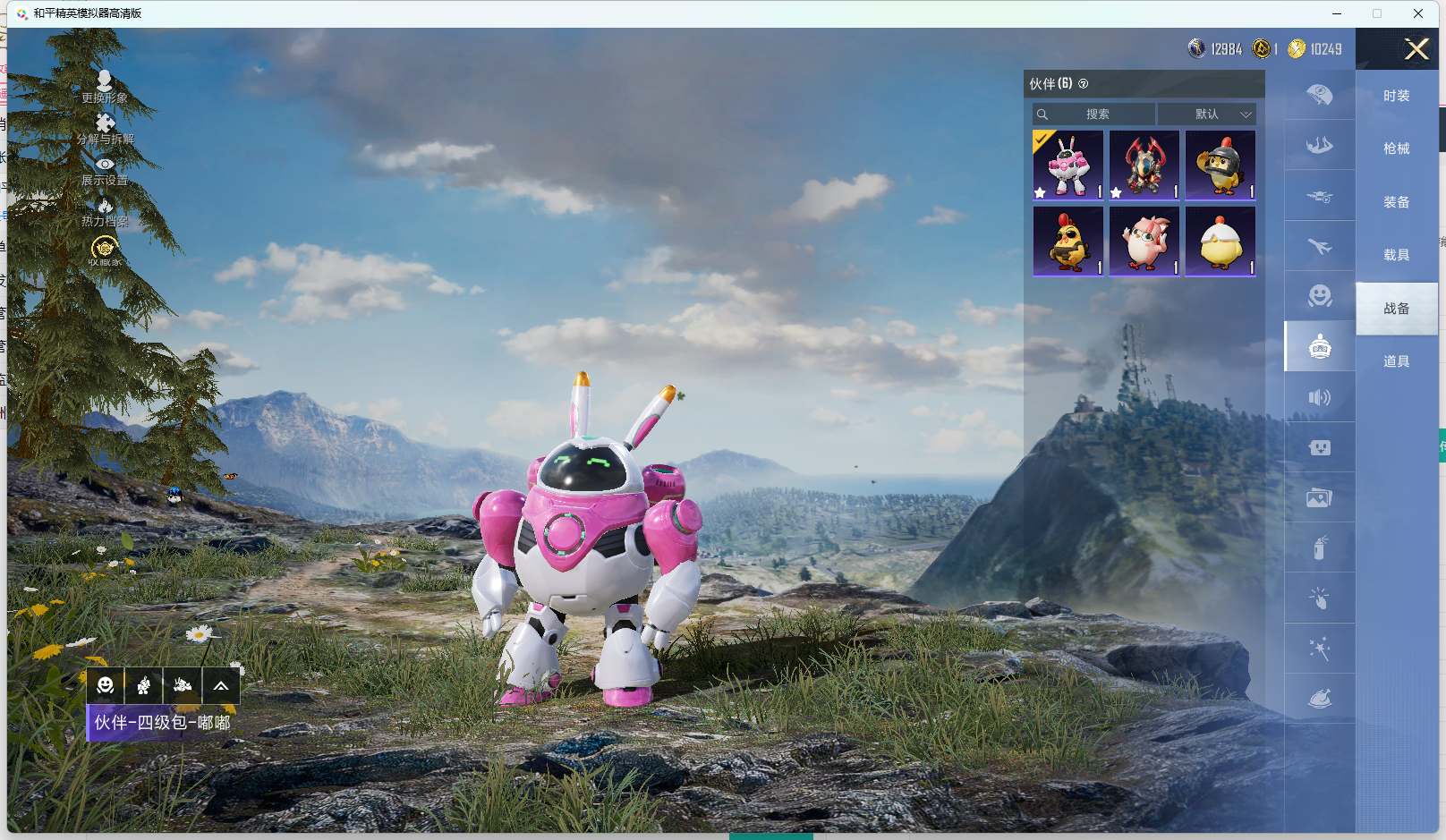Go to the 载具 tab
The image size is (1446, 840).
(1396, 255)
